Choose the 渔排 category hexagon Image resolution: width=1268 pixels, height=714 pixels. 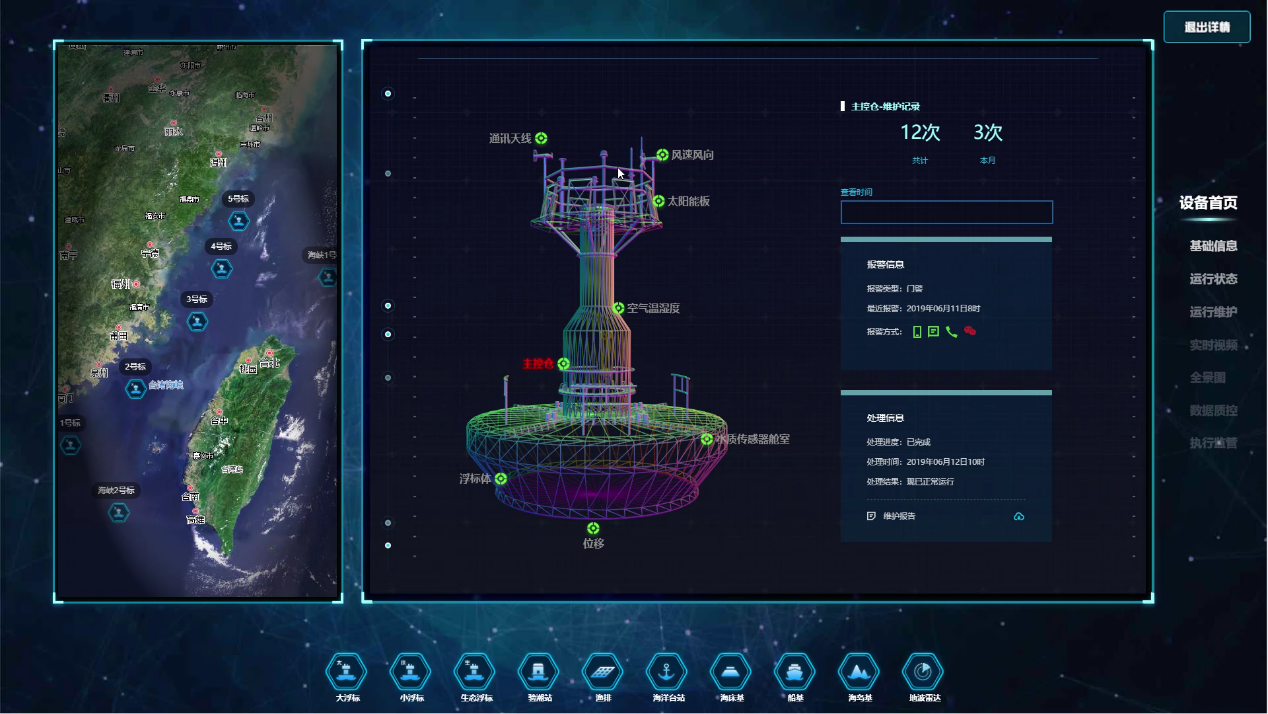click(x=603, y=671)
